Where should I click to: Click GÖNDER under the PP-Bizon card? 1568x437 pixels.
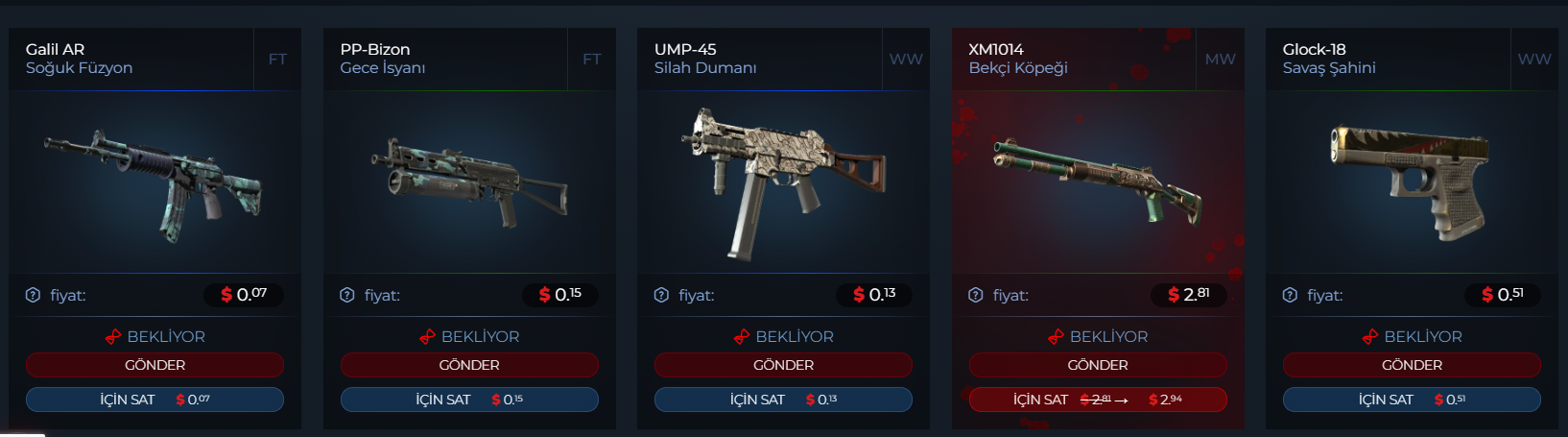coord(469,365)
